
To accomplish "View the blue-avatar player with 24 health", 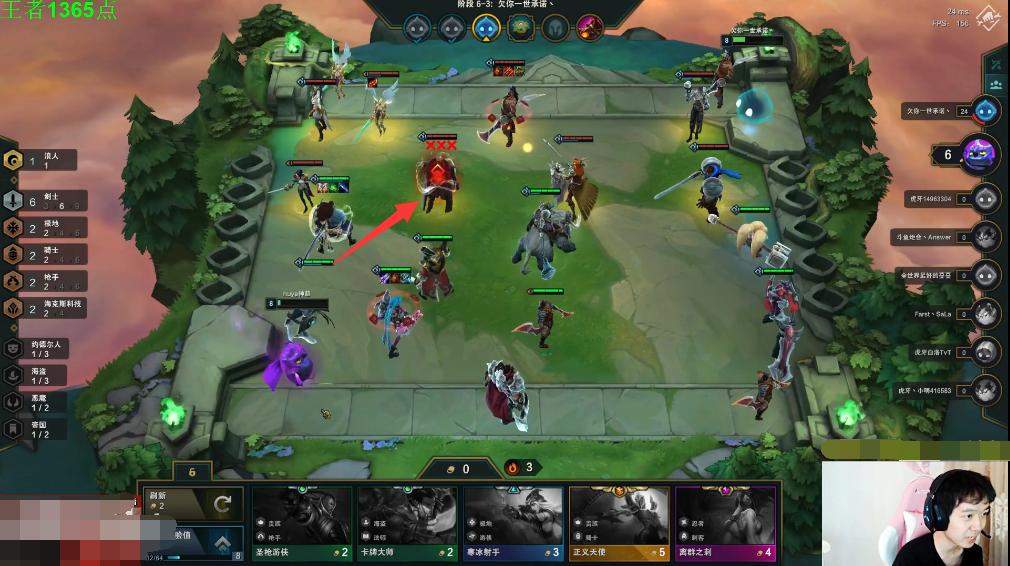I will 986,111.
